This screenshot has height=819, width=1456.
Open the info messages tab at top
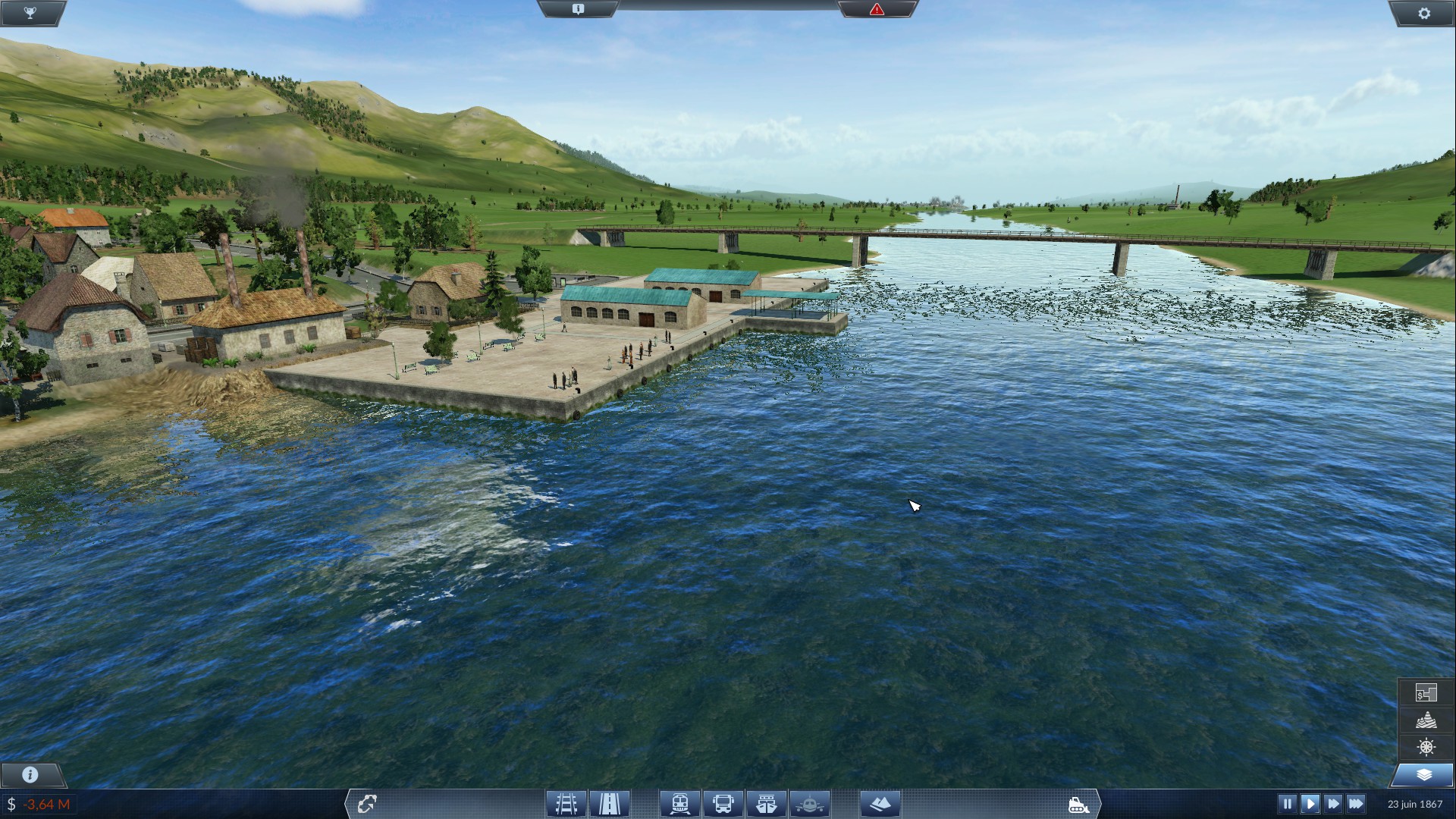pyautogui.click(x=578, y=9)
